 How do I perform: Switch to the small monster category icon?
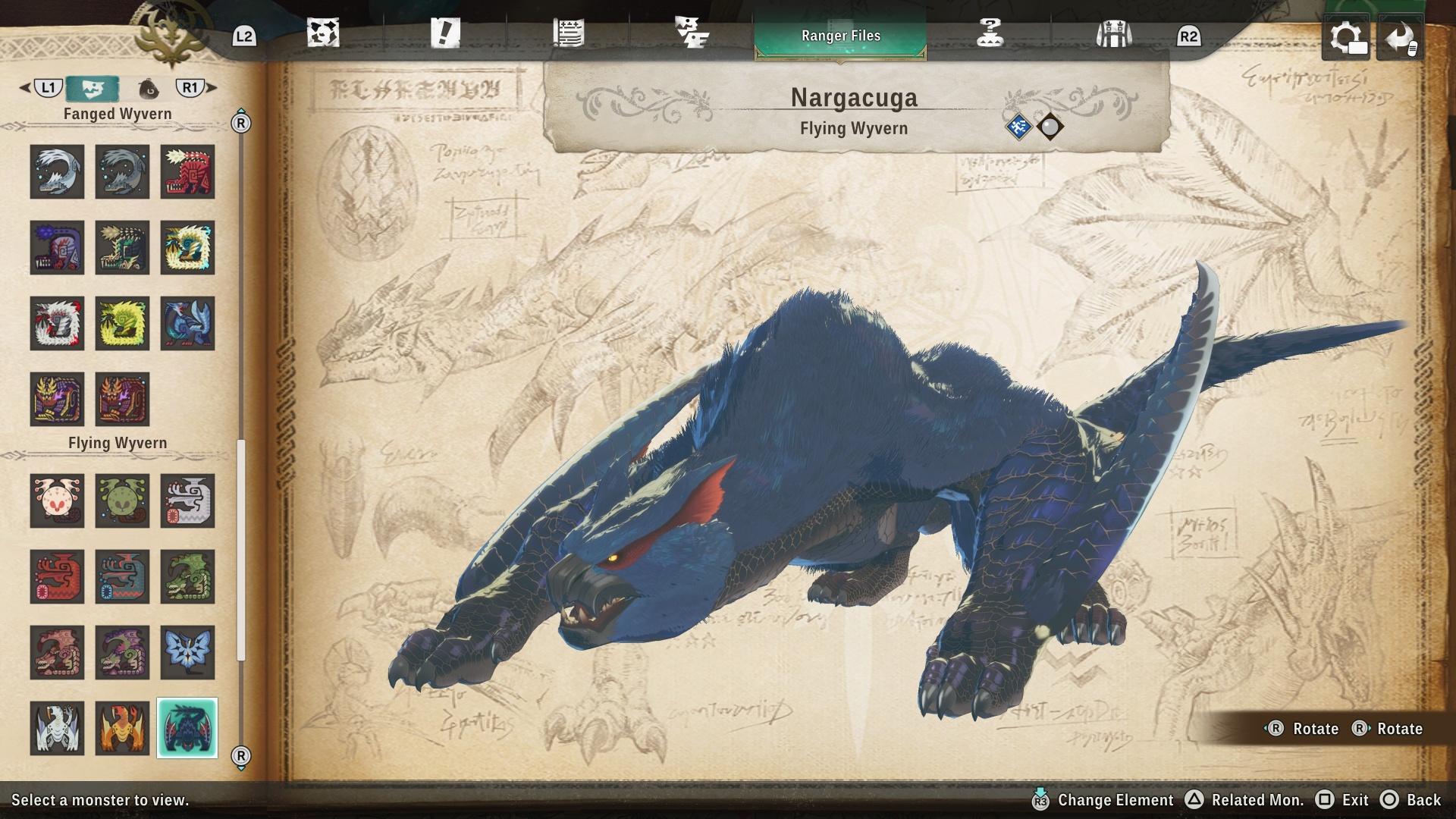(149, 88)
